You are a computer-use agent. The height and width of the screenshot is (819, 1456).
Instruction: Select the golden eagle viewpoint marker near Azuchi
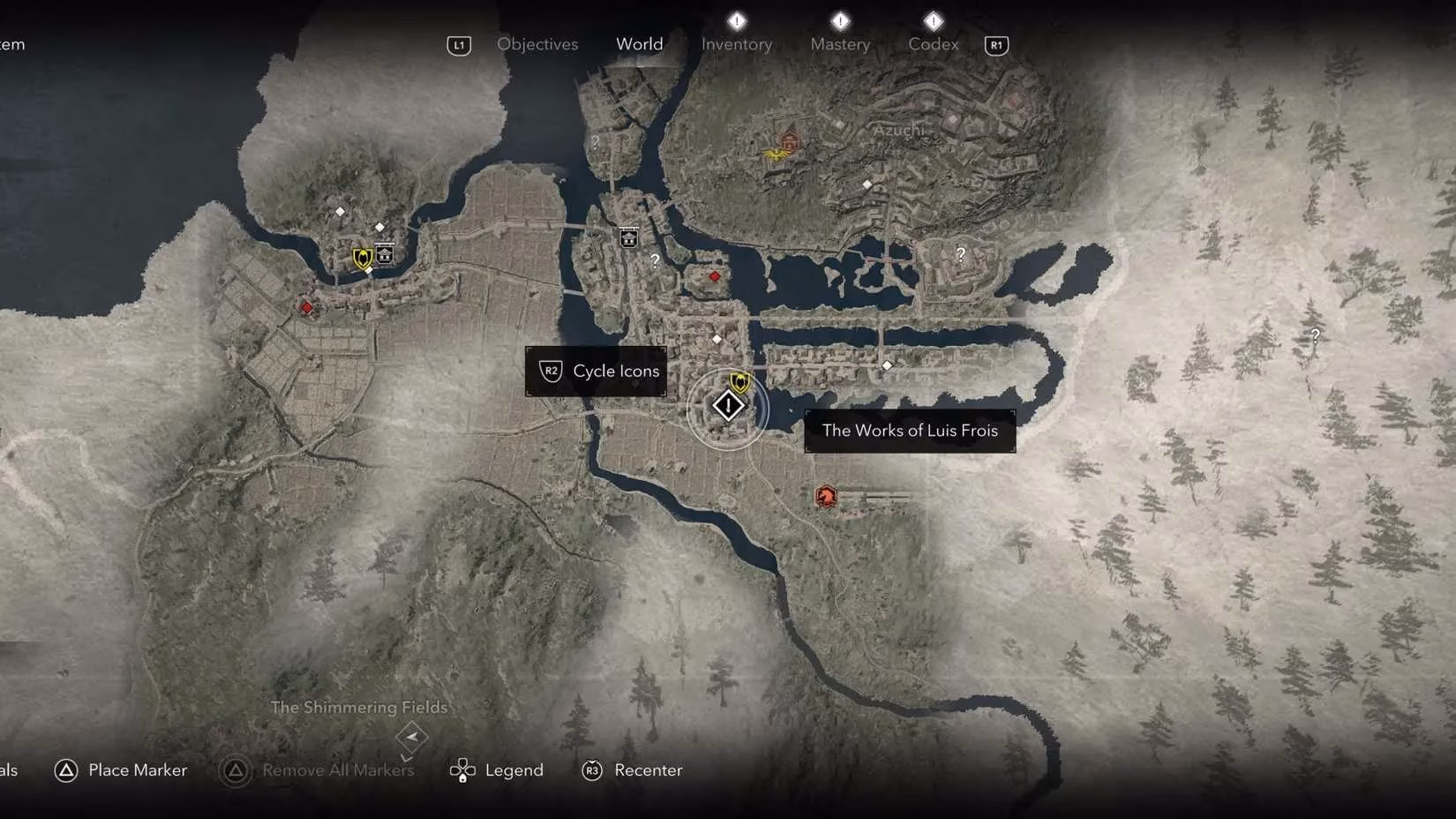coord(776,154)
